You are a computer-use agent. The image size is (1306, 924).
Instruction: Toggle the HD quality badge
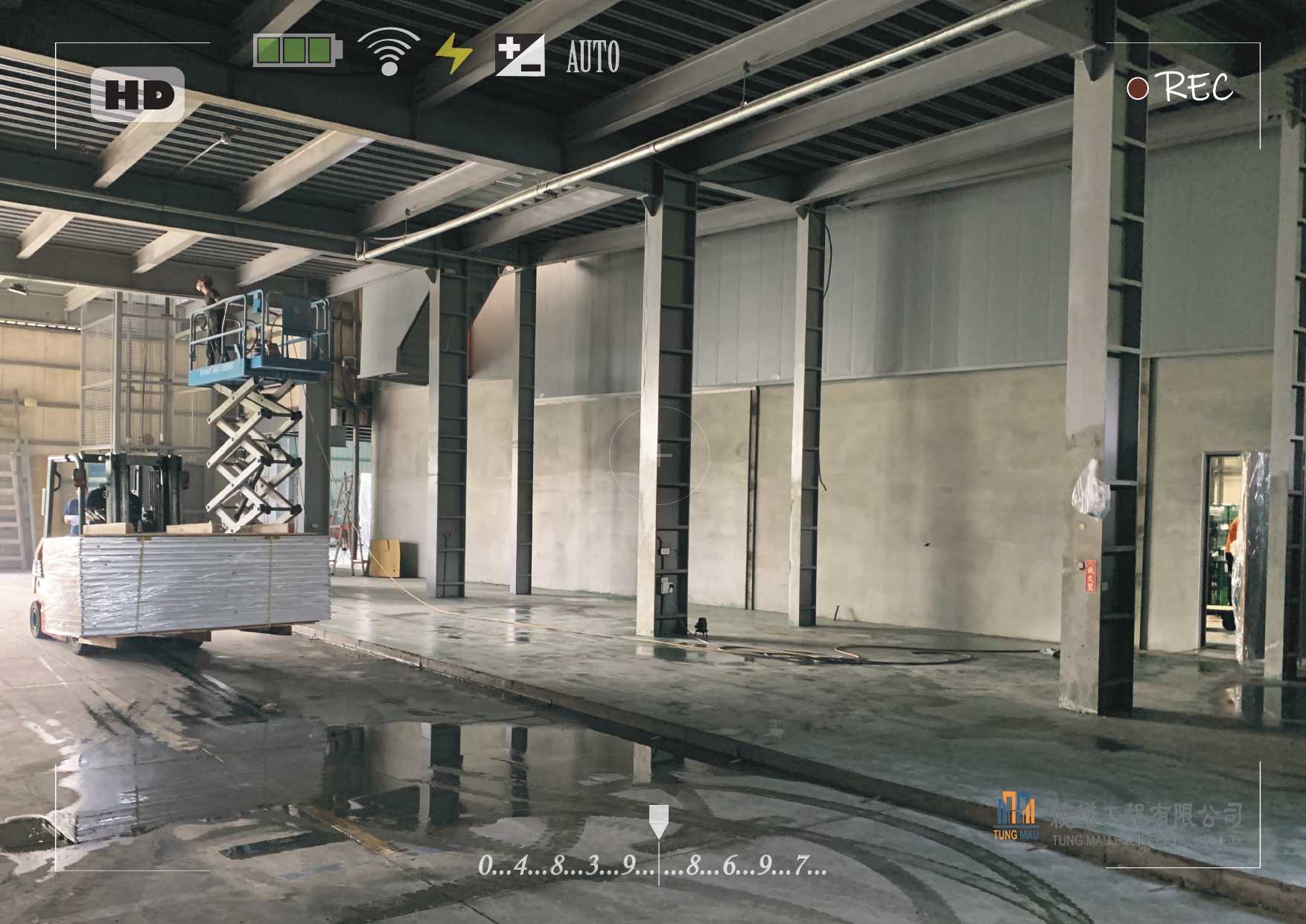[x=138, y=95]
